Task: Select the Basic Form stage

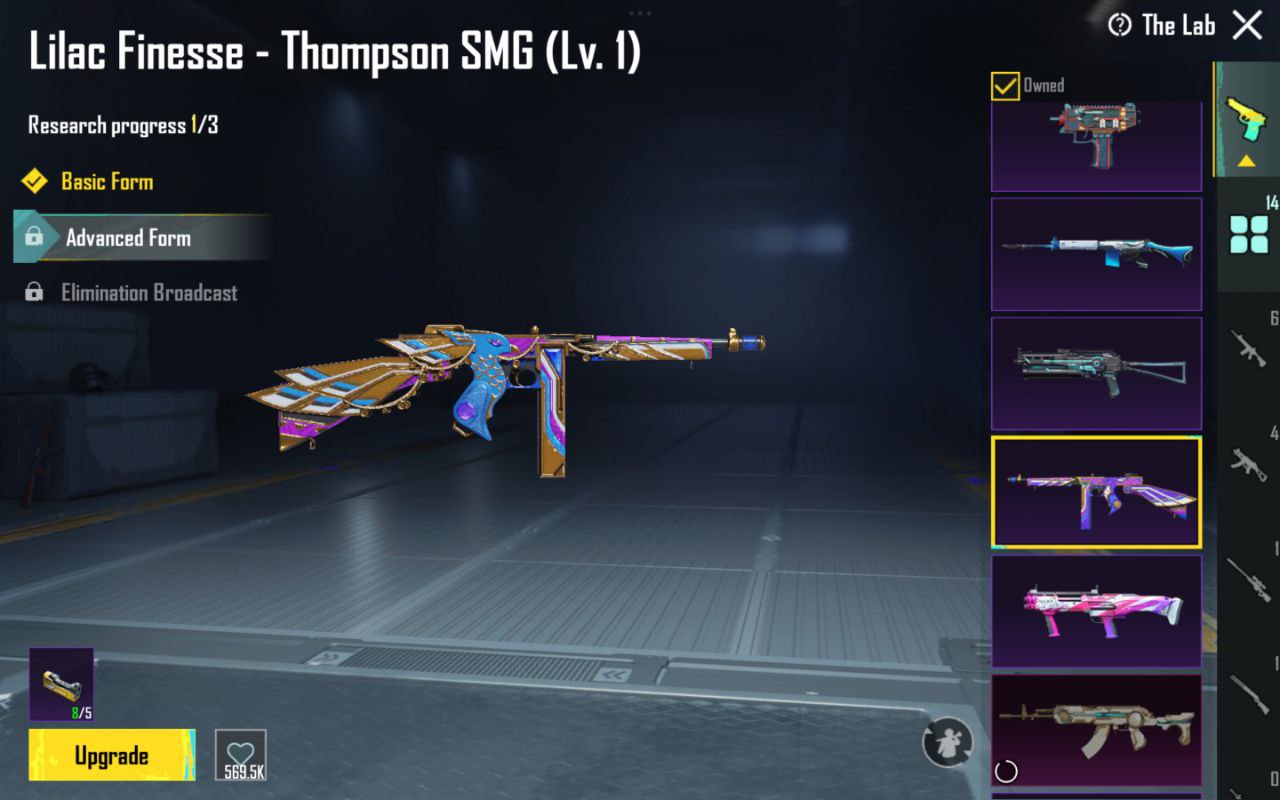Action: pyautogui.click(x=106, y=182)
